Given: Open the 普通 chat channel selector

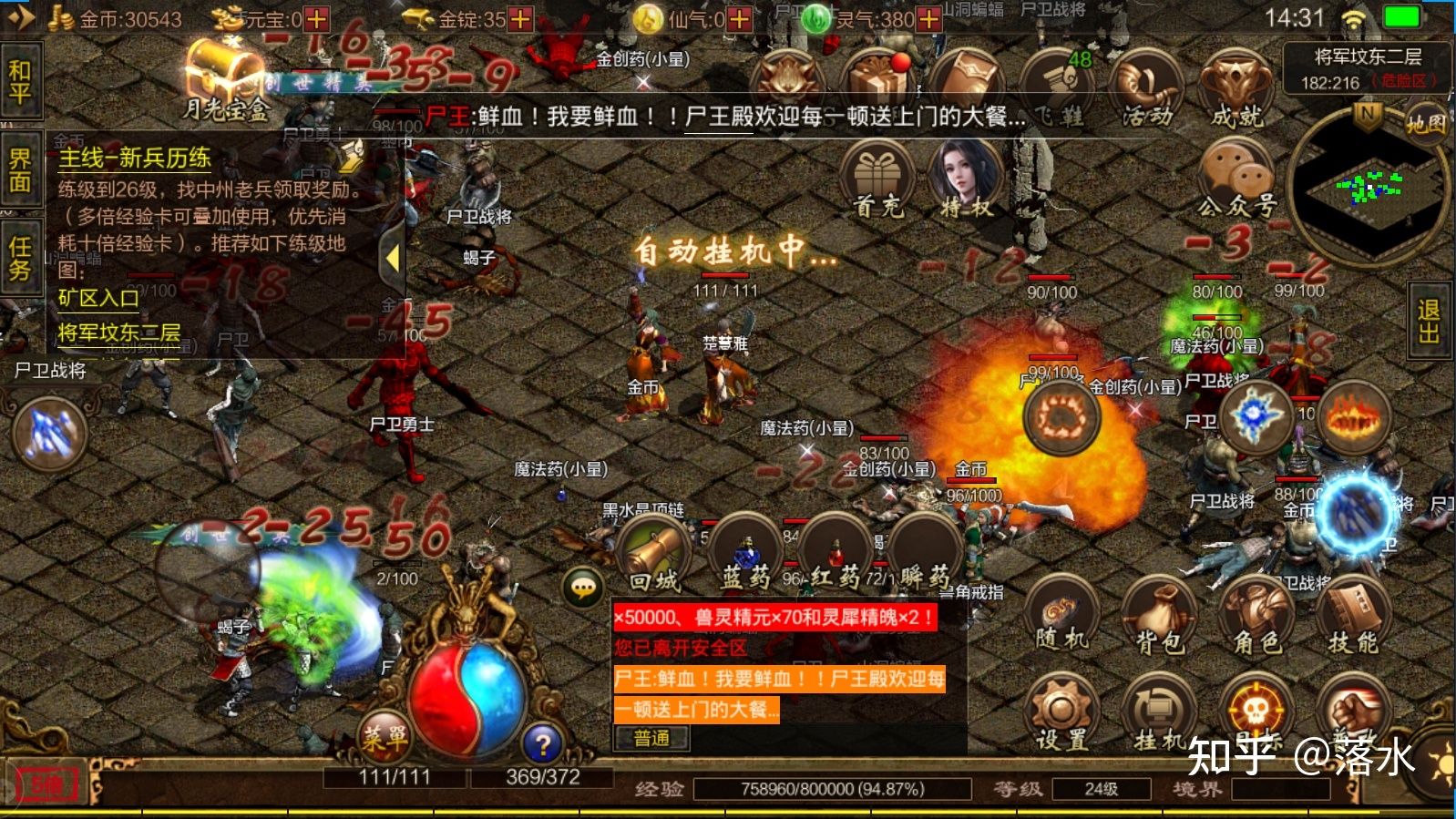Looking at the screenshot, I should click(651, 740).
